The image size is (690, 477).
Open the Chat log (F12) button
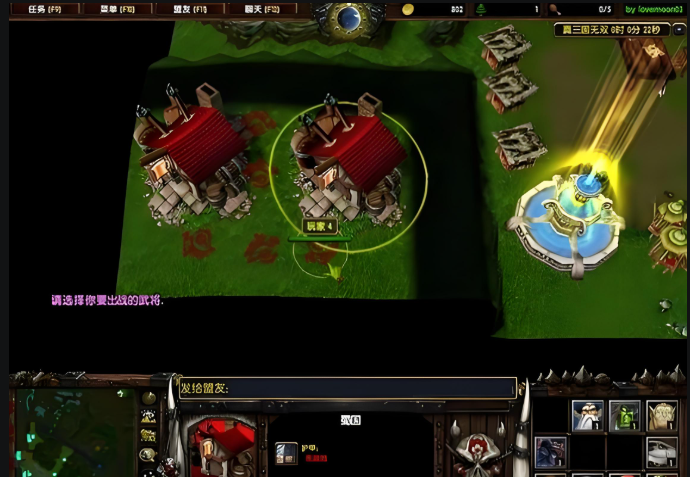click(x=262, y=9)
